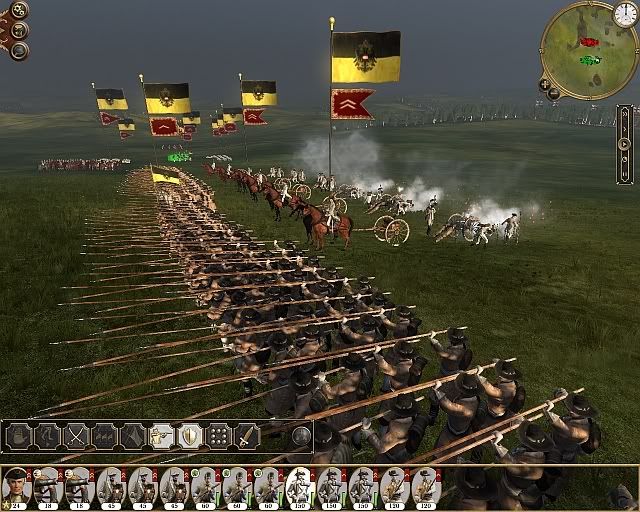Open the six-dot formation button
The image size is (640, 512).
(x=218, y=436)
